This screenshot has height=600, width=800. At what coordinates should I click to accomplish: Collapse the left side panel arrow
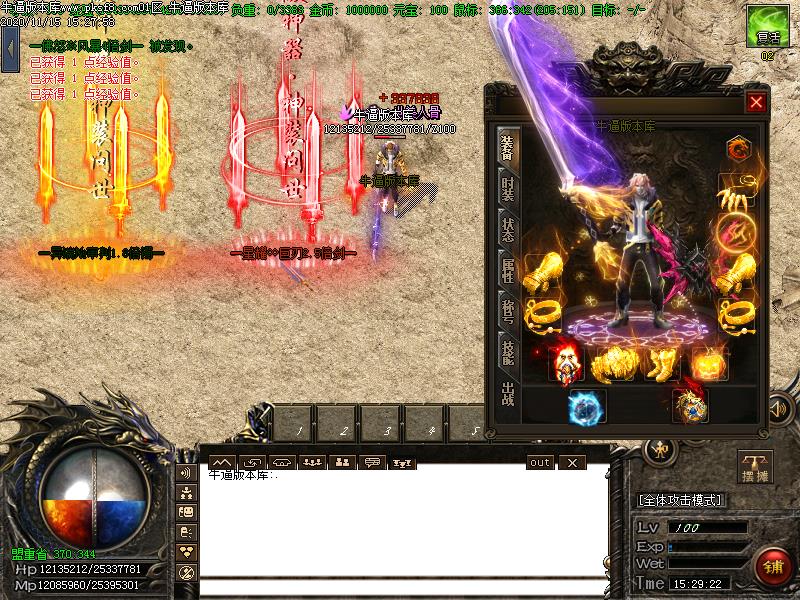pos(10,45)
